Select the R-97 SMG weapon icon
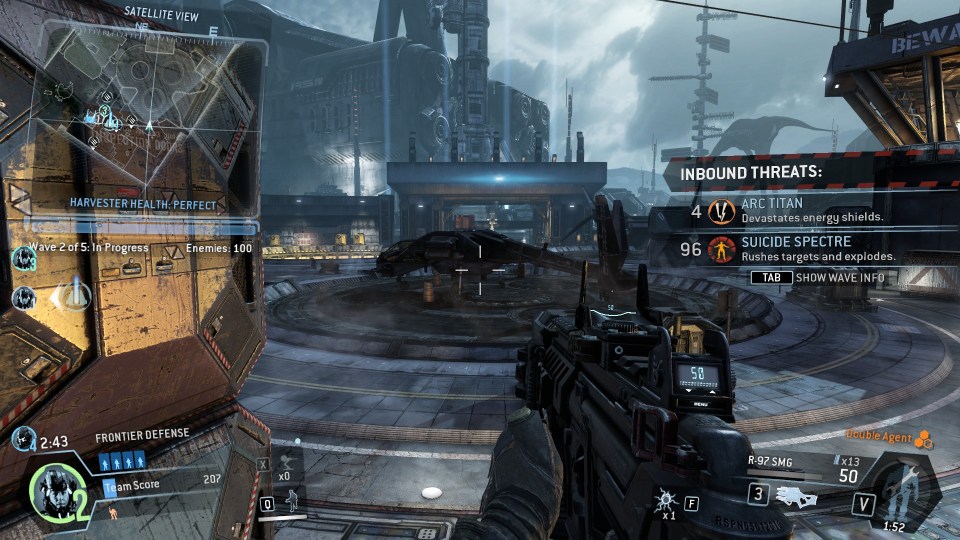Viewport: 960px width, 540px height. tap(797, 494)
